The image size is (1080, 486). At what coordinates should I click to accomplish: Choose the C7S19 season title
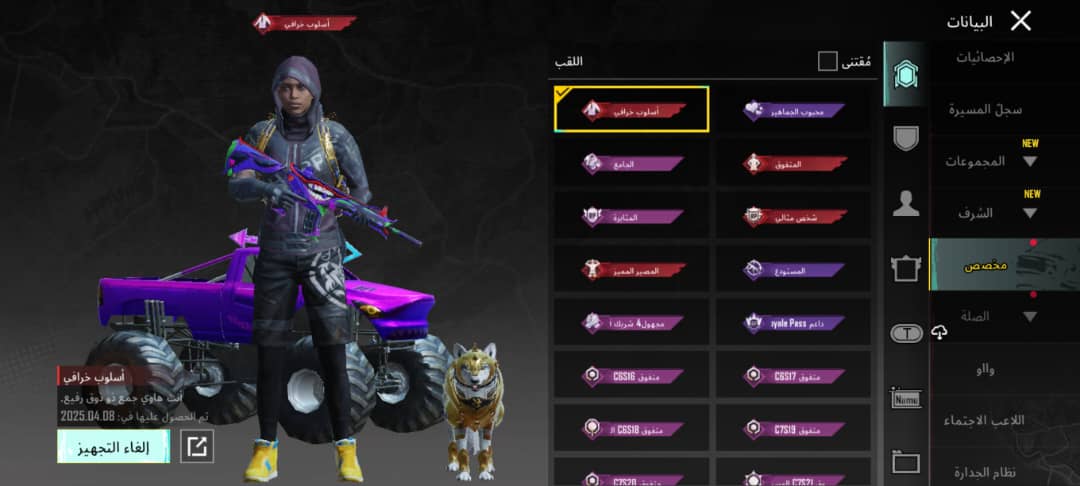[792, 428]
